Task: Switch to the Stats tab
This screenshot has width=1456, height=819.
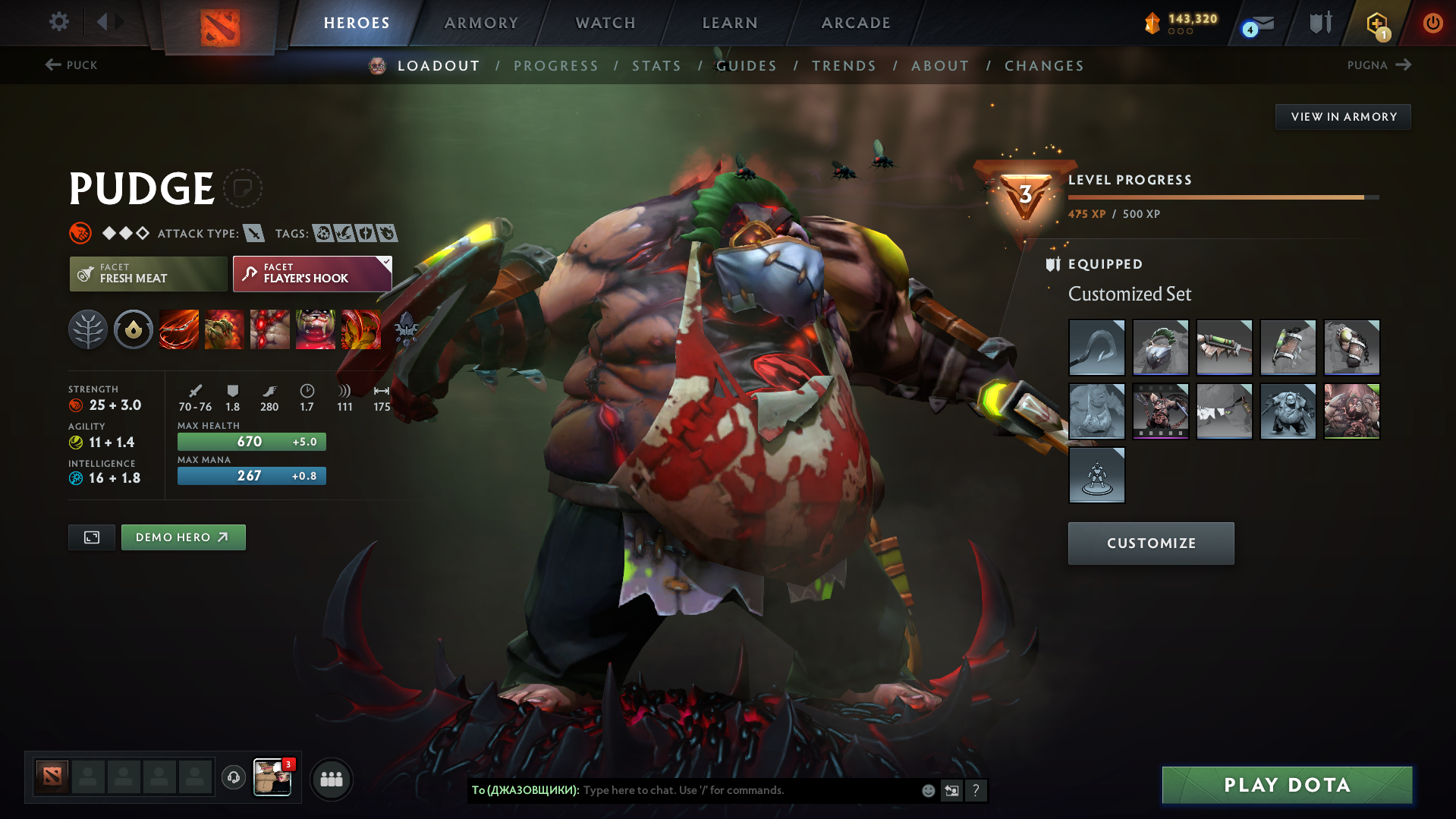Action: tap(656, 65)
